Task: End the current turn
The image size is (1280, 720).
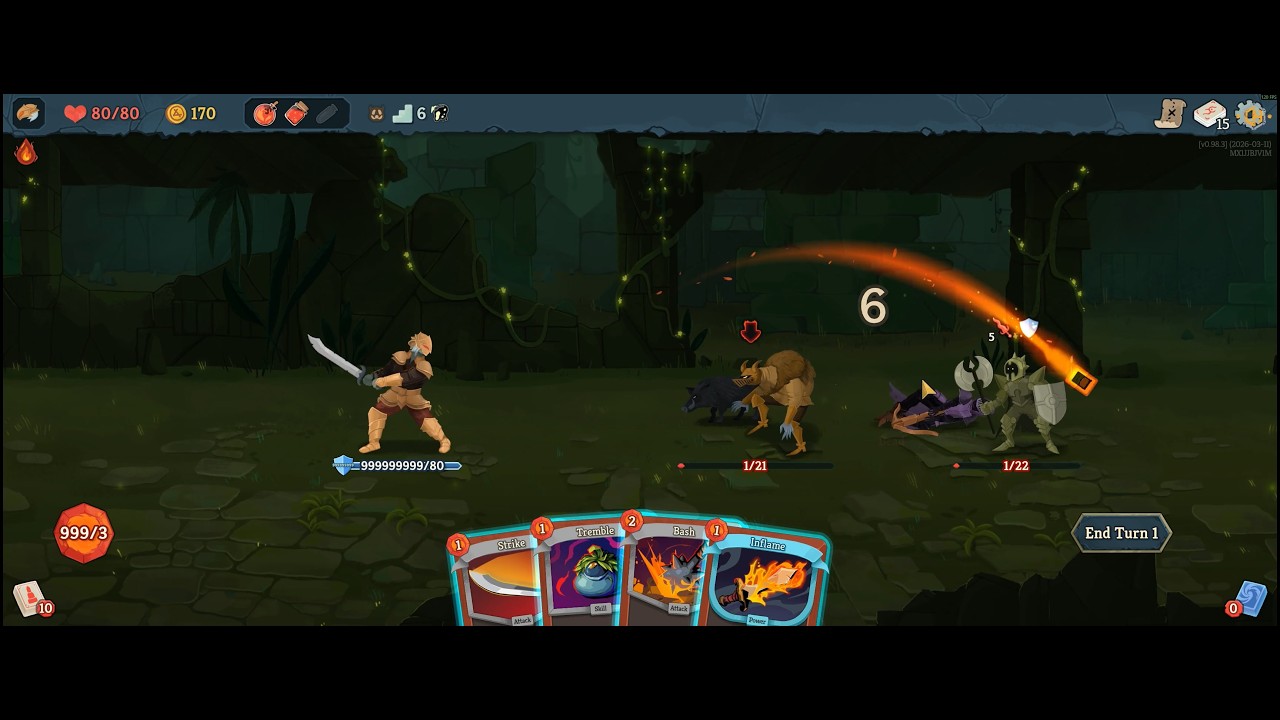Action: click(x=1121, y=533)
